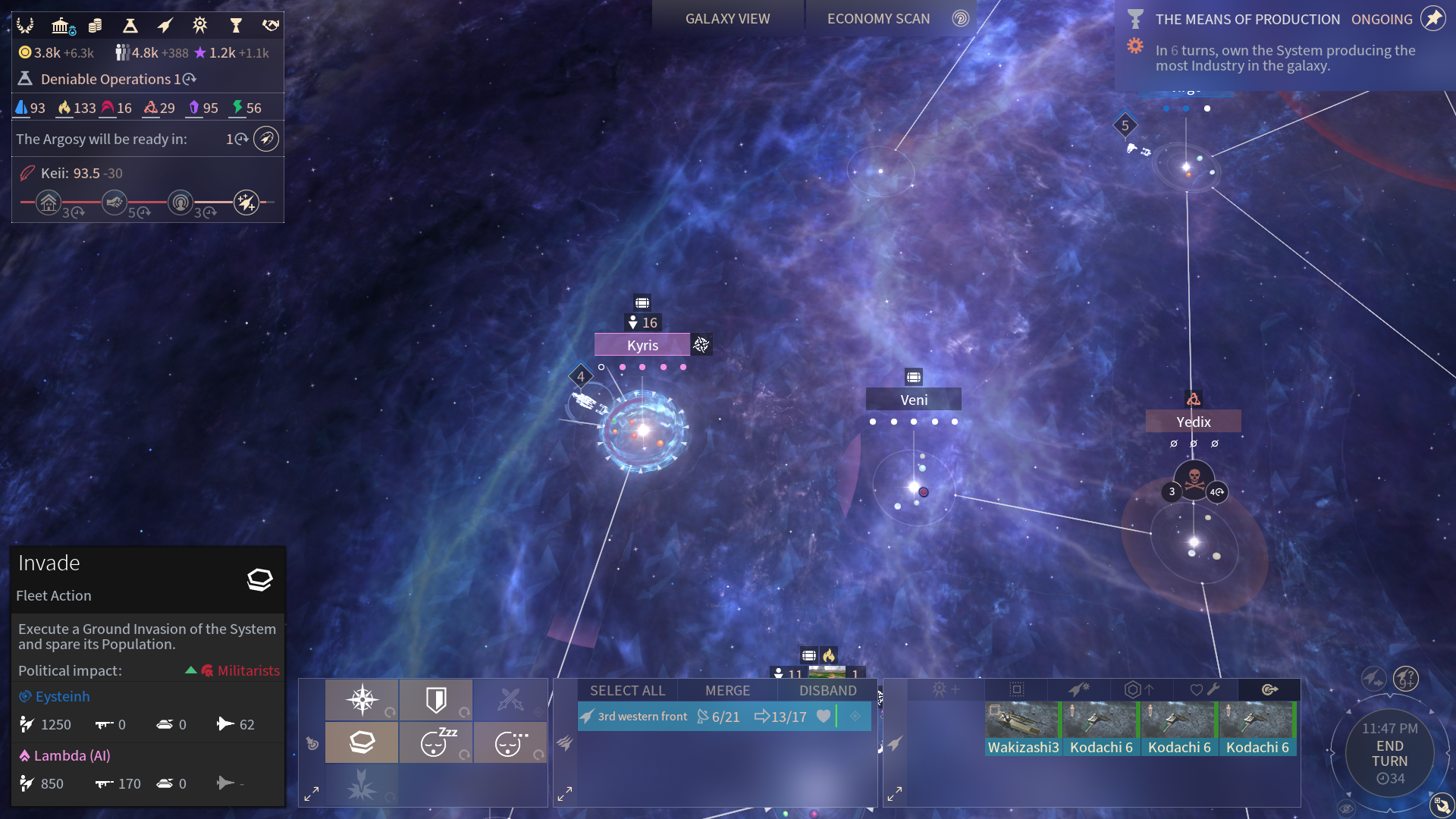Choose the Zzz sleep fleet action

pos(436,742)
